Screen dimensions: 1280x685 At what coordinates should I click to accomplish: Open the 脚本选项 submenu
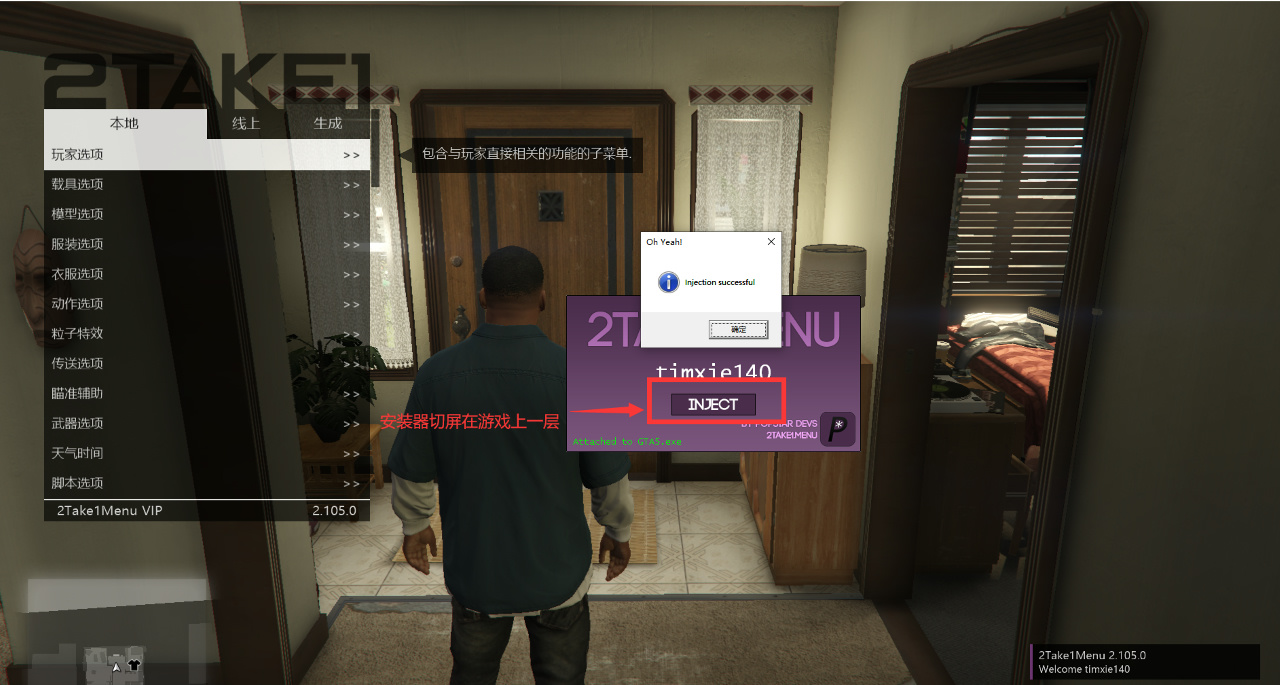207,484
